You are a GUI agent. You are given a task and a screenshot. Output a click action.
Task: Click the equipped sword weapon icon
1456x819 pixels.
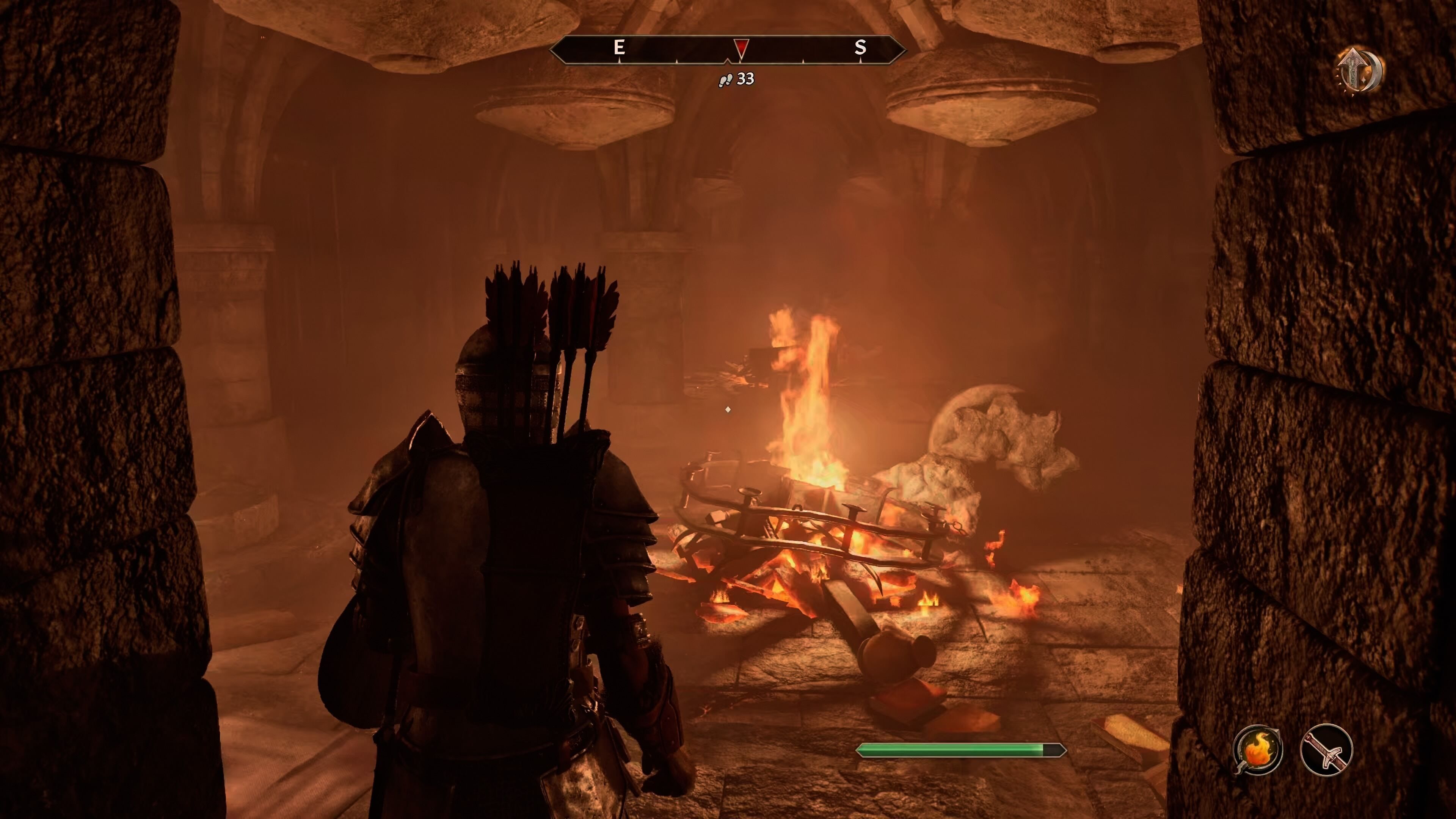click(x=1326, y=750)
